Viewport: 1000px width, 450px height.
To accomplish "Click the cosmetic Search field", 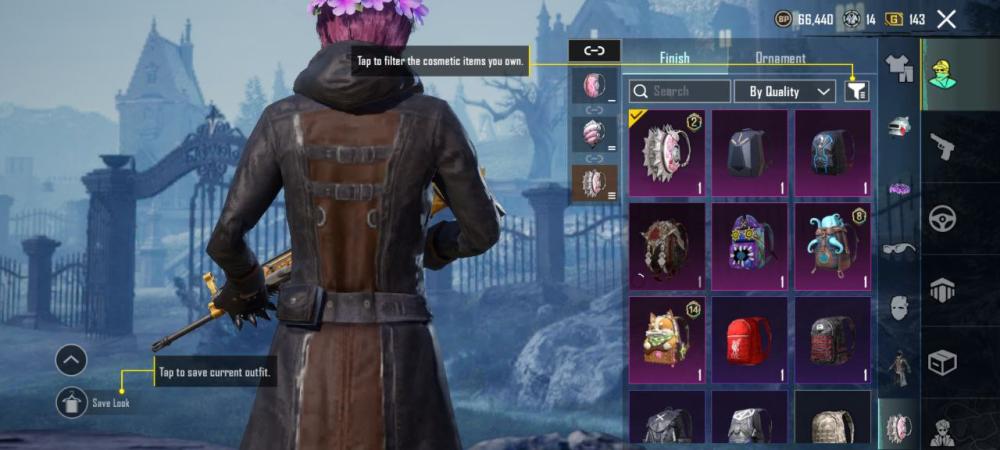I will (679, 91).
